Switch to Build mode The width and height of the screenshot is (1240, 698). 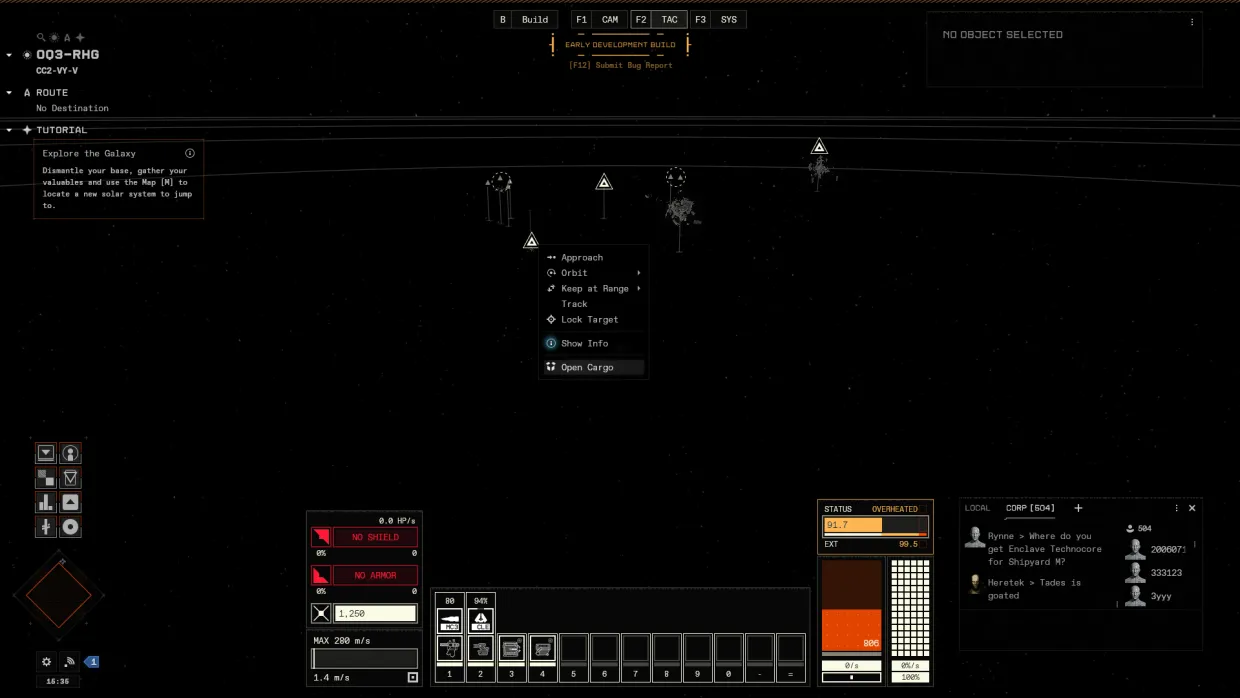click(x=535, y=20)
